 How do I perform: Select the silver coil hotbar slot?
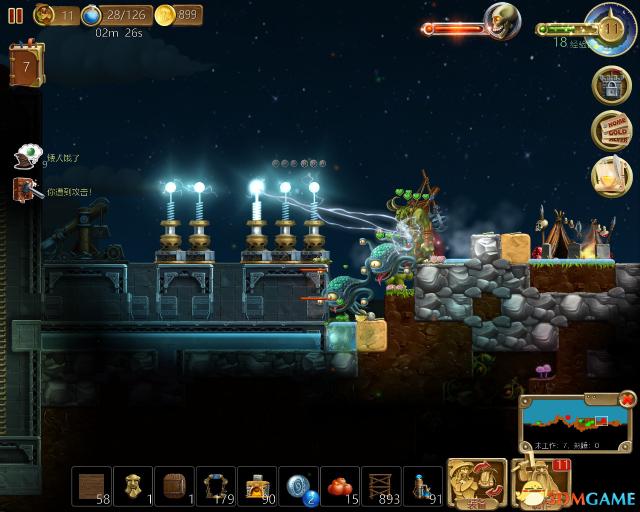(x=298, y=485)
